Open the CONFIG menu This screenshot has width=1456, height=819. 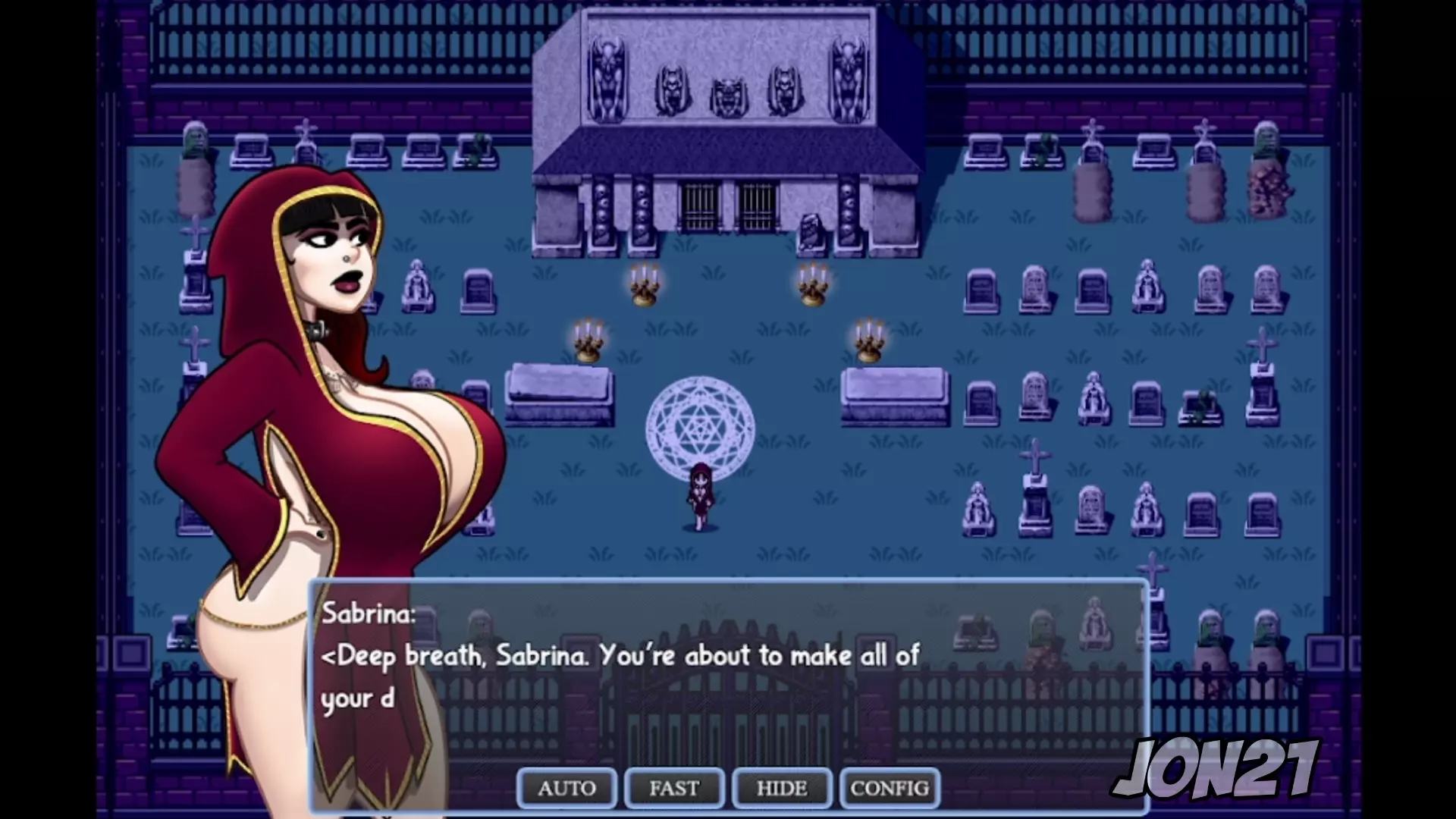890,789
